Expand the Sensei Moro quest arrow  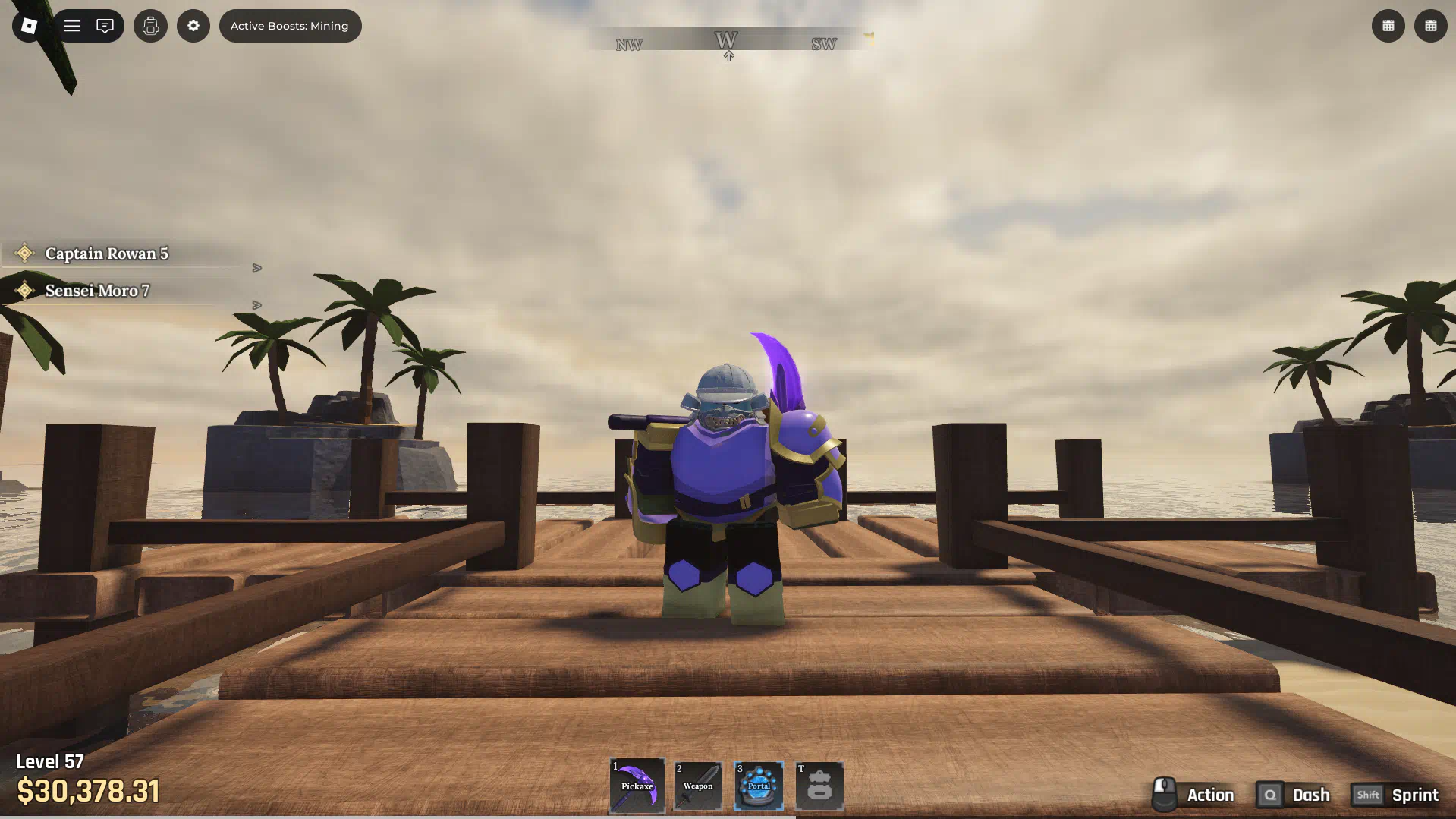point(257,305)
